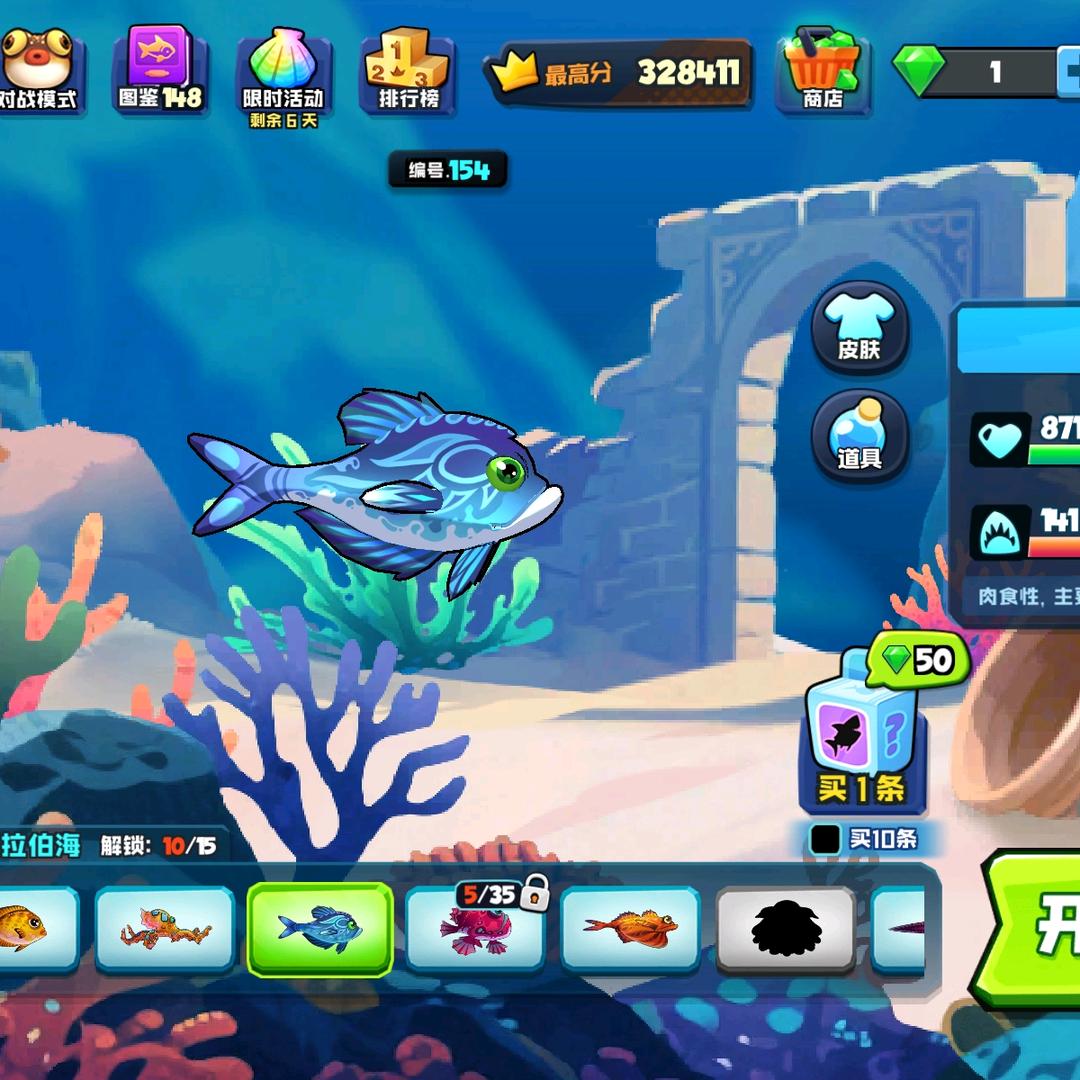This screenshot has width=1080, height=1080.
Task: Select the locked red fish thumbnail
Action: coord(475,928)
